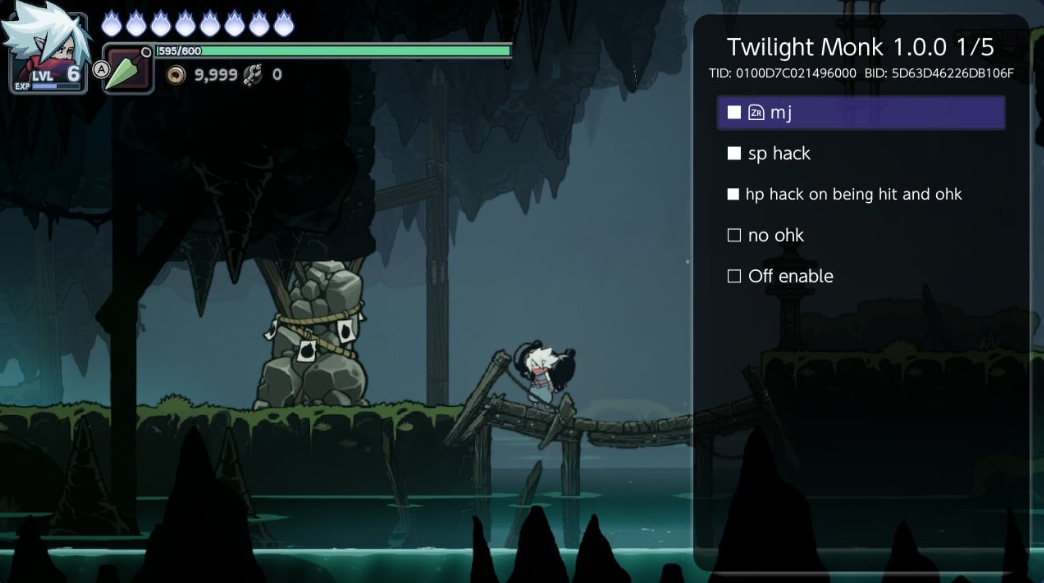Select the Off enable checkbox
The image size is (1044, 583).
734,277
